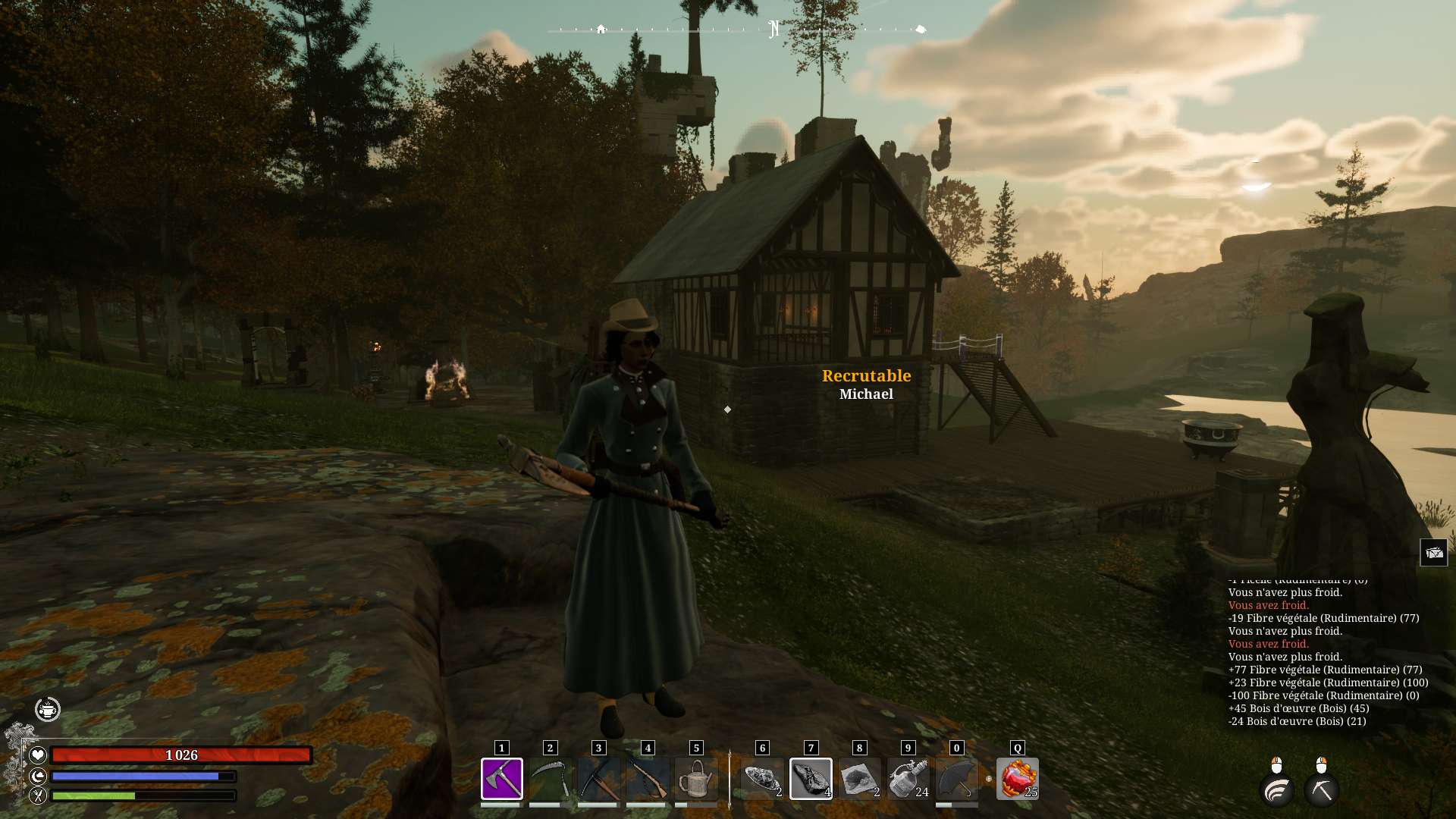The width and height of the screenshot is (1456, 819).
Task: Equip the scythe from the hotbar
Action: [x=550, y=778]
